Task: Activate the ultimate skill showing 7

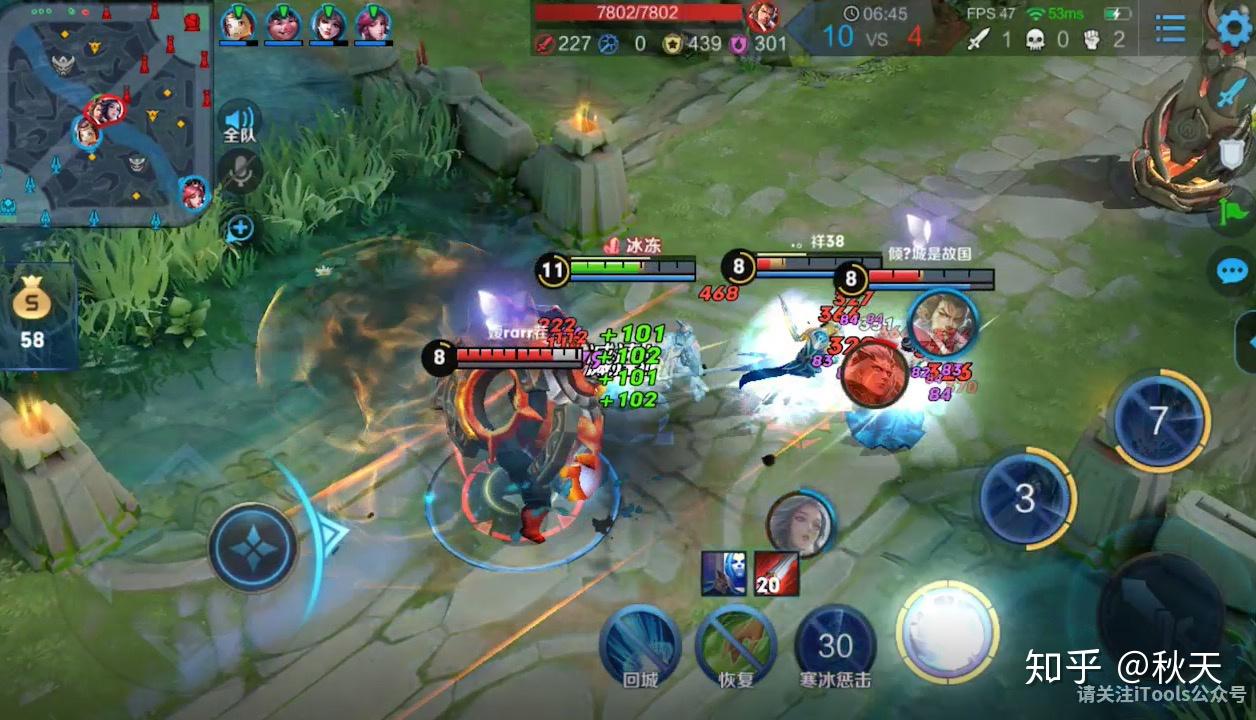Action: pos(1158,420)
